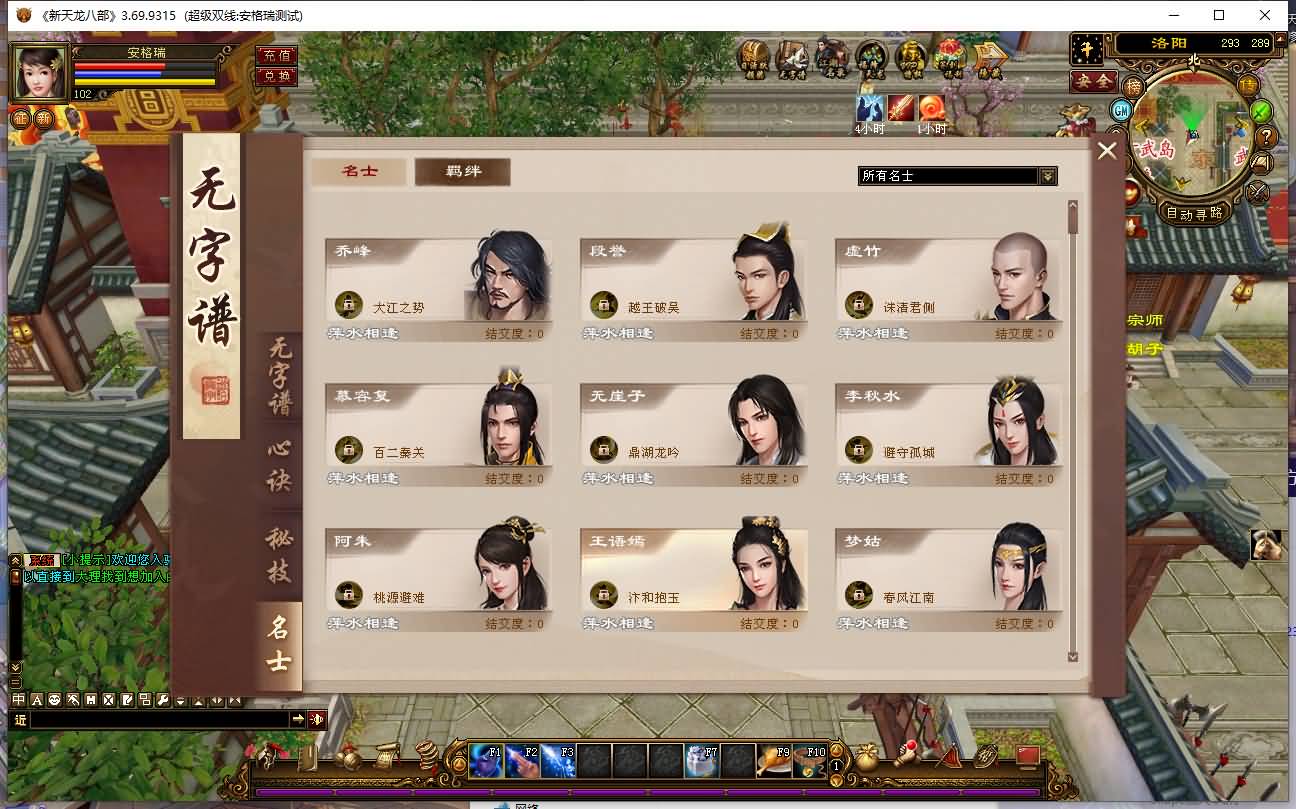This screenshot has height=809, width=1296.
Task: Select the 名士 top tab
Action: (x=359, y=172)
